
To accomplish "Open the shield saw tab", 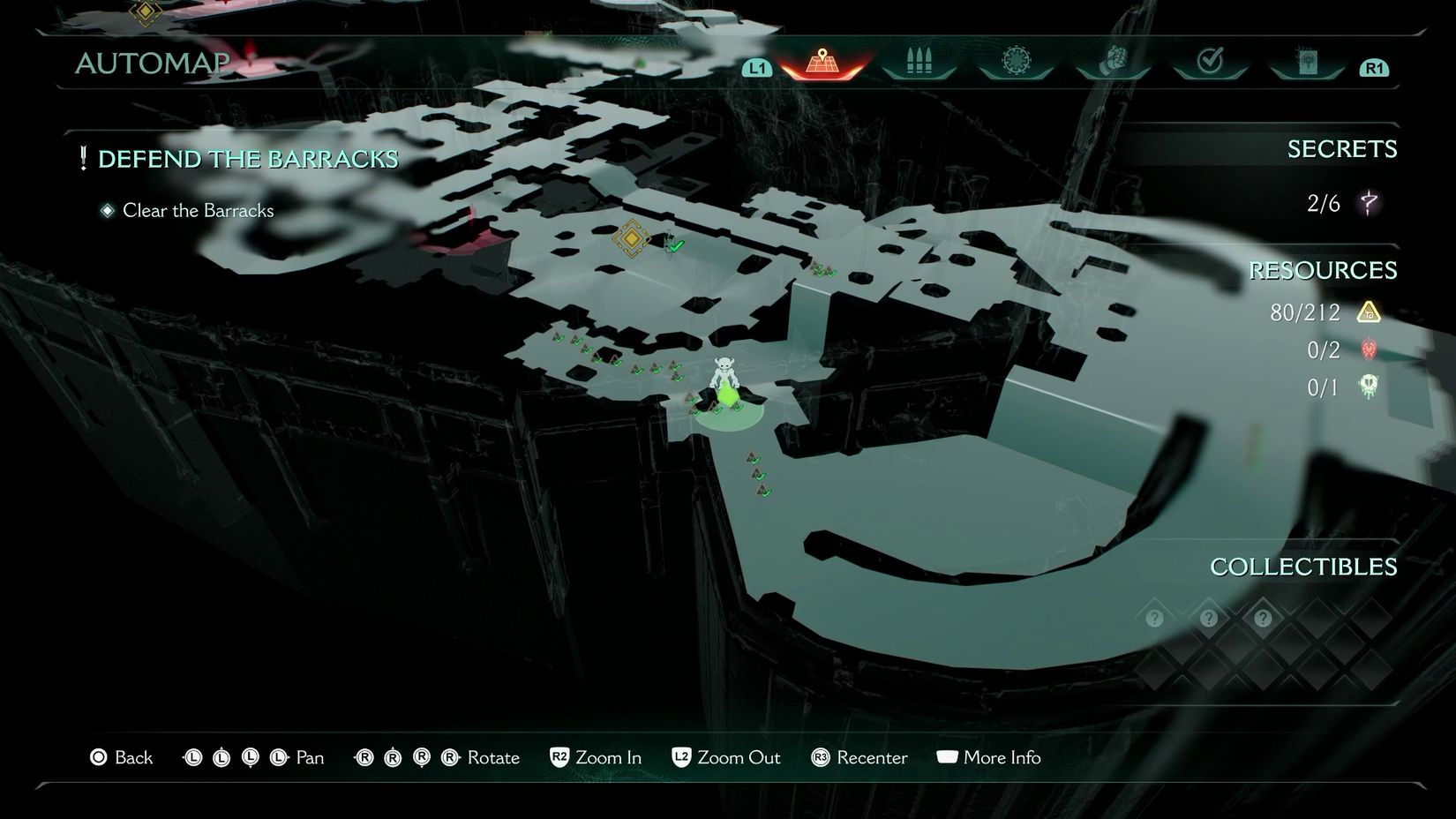I will point(1016,62).
